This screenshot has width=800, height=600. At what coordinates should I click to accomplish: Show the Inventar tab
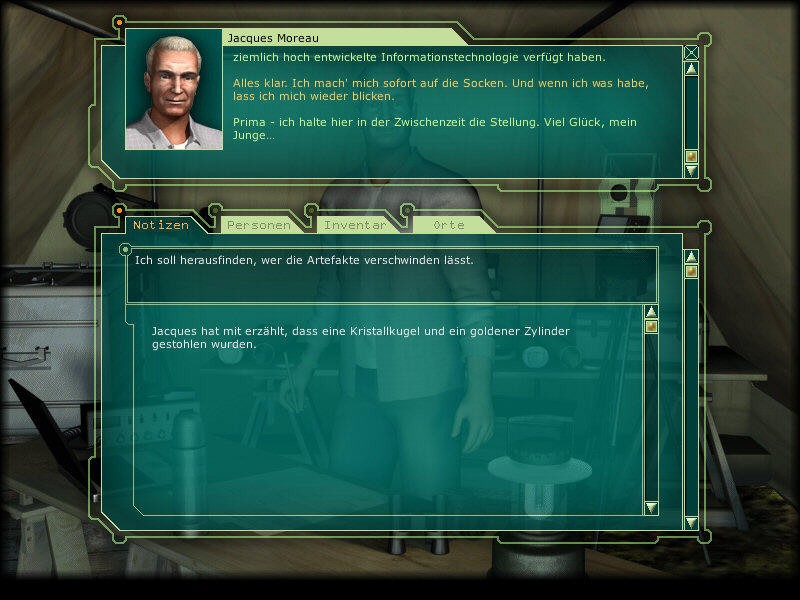click(355, 225)
